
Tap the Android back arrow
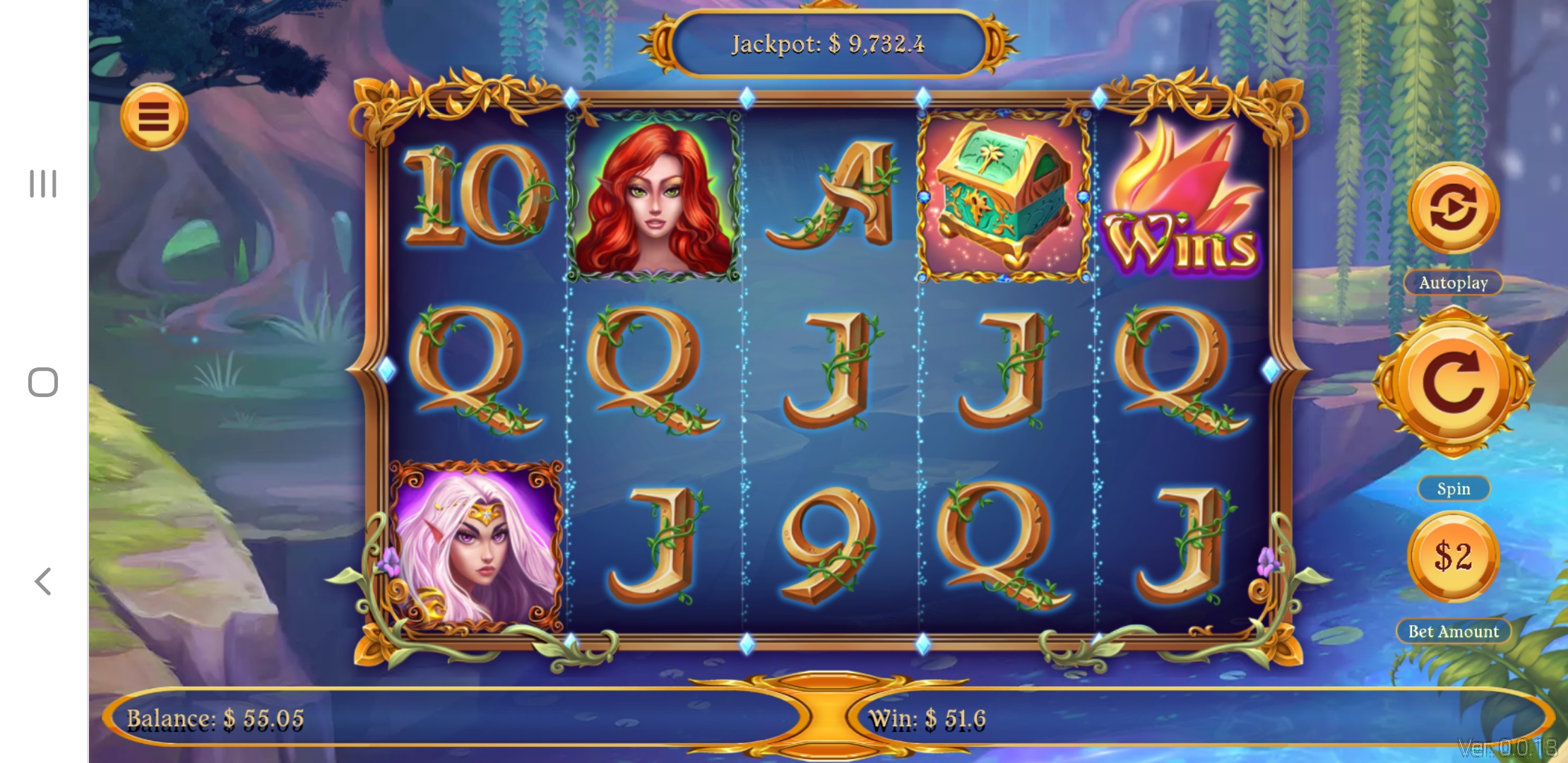coord(43,581)
